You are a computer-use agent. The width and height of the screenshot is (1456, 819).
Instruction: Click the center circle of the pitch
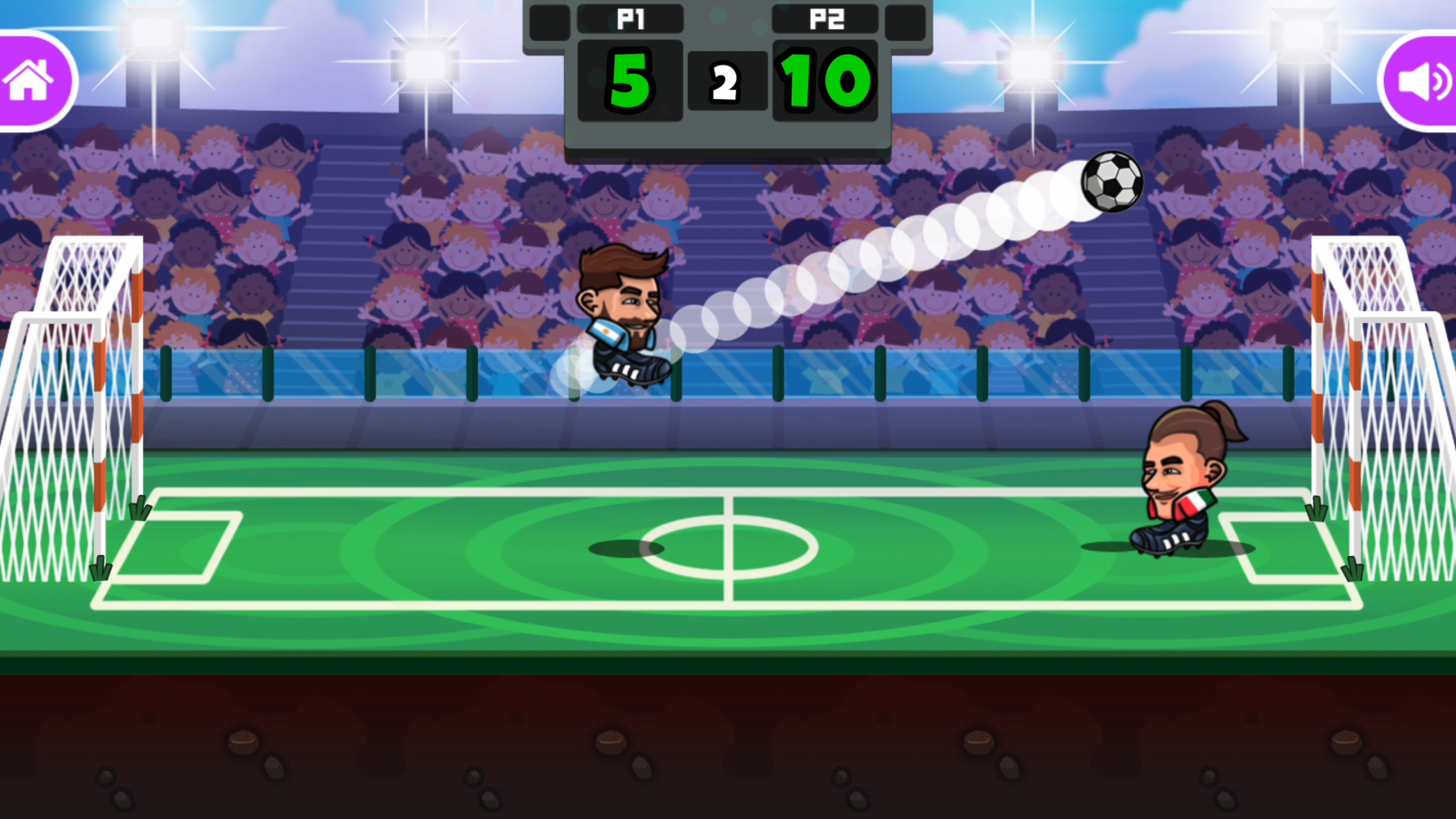click(728, 546)
